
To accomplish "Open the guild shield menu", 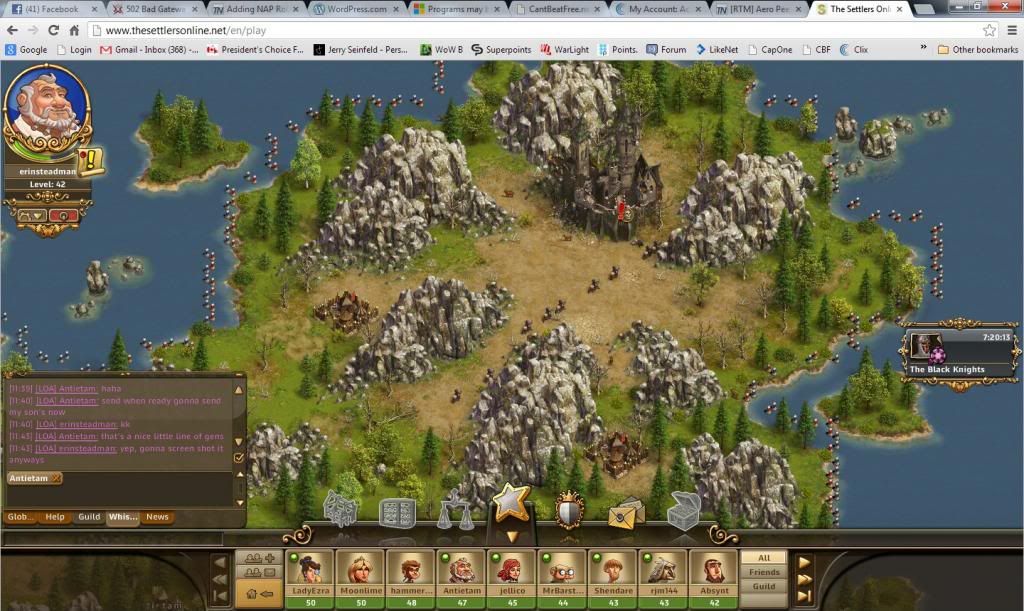I will coord(569,510).
